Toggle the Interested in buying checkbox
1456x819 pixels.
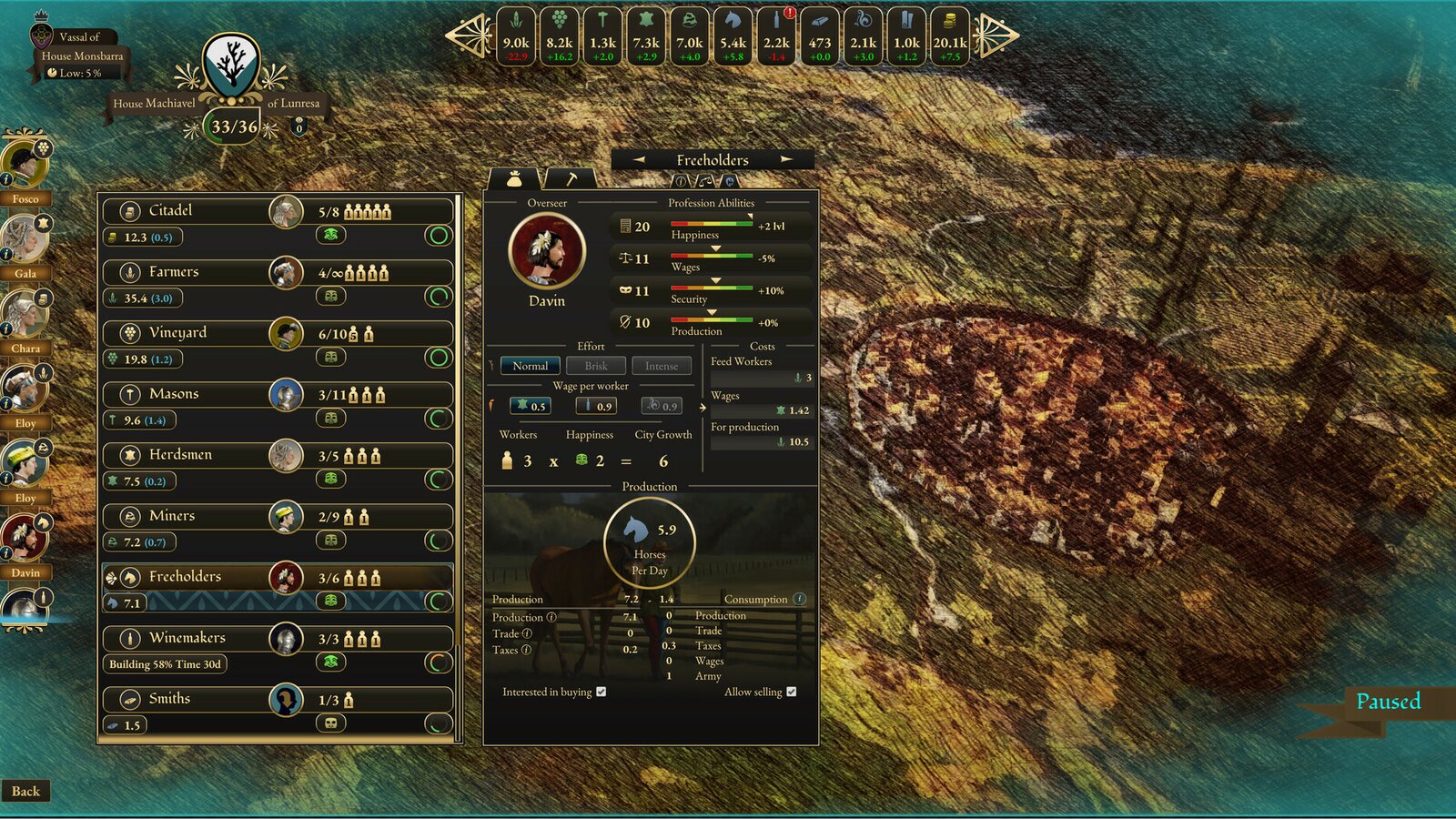[602, 692]
